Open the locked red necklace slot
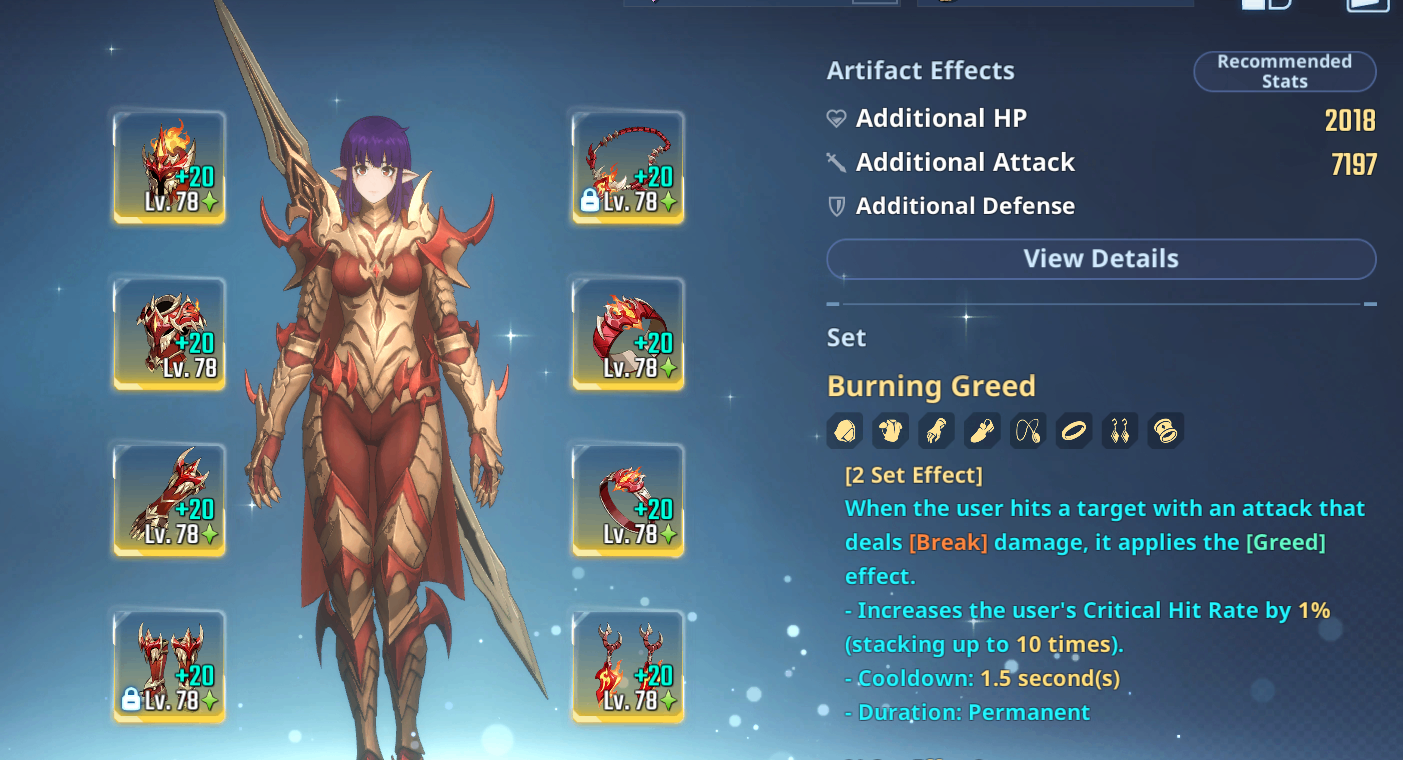Viewport: 1403px width, 760px height. pyautogui.click(x=628, y=167)
